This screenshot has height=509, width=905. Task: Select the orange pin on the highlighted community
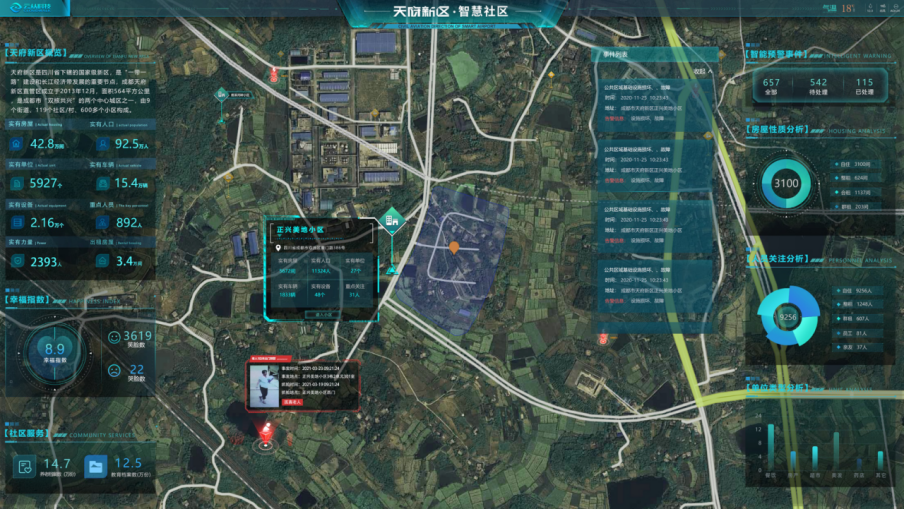click(x=454, y=246)
